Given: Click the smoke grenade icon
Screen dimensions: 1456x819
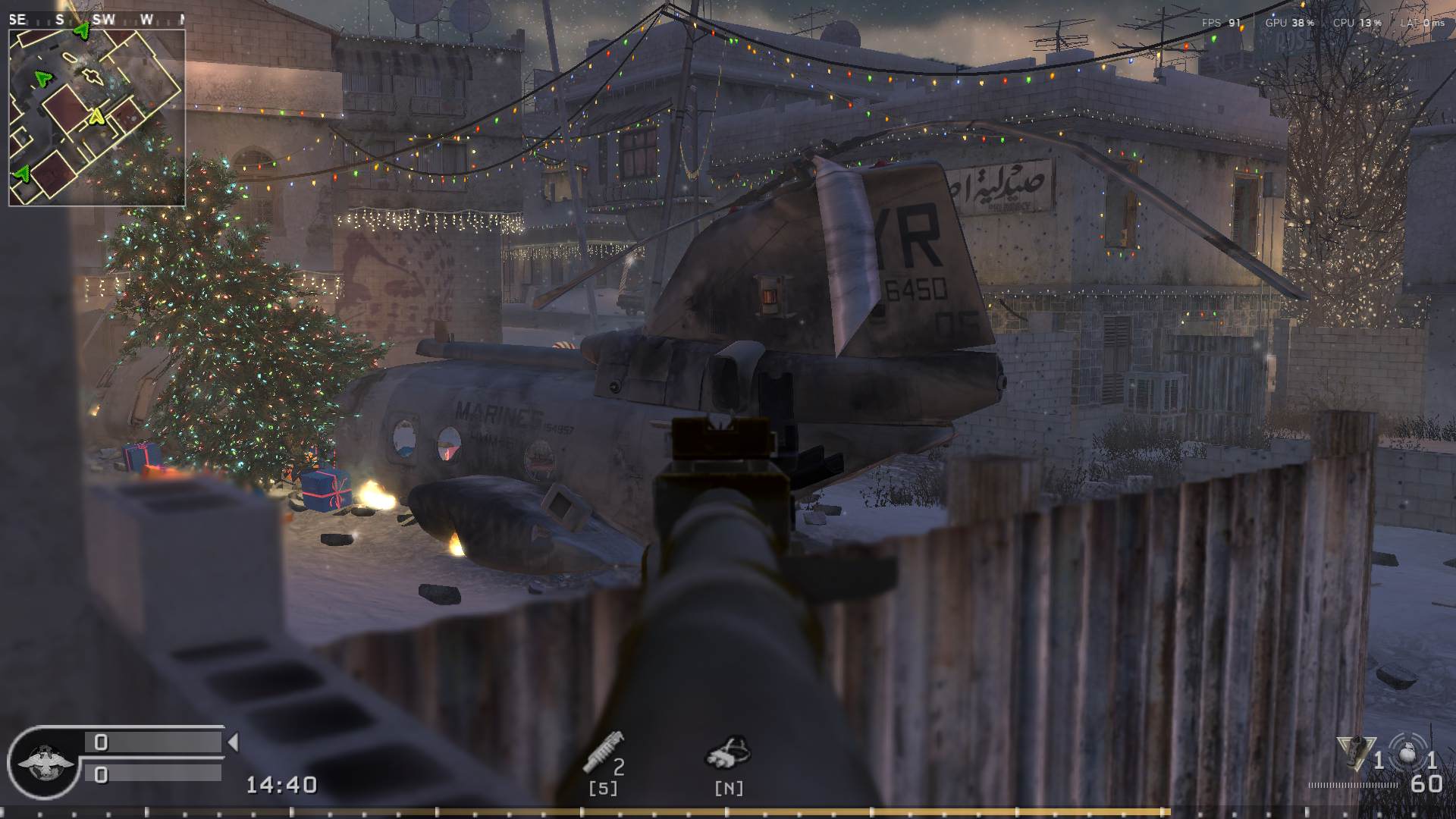Looking at the screenshot, I should pos(726,753).
